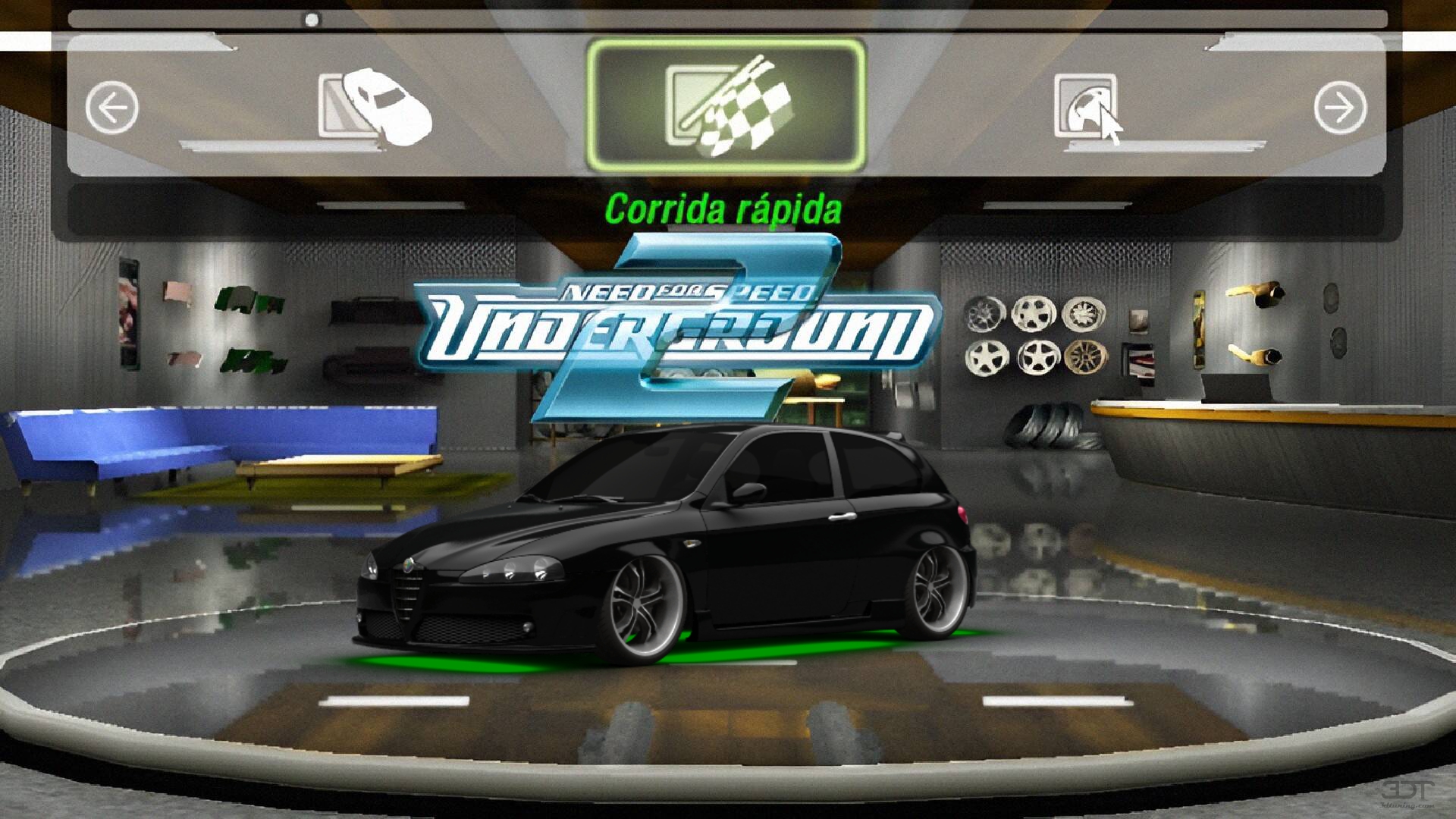Screen dimensions: 1456x819
Task: Open the white car menu icon
Action: tap(375, 105)
